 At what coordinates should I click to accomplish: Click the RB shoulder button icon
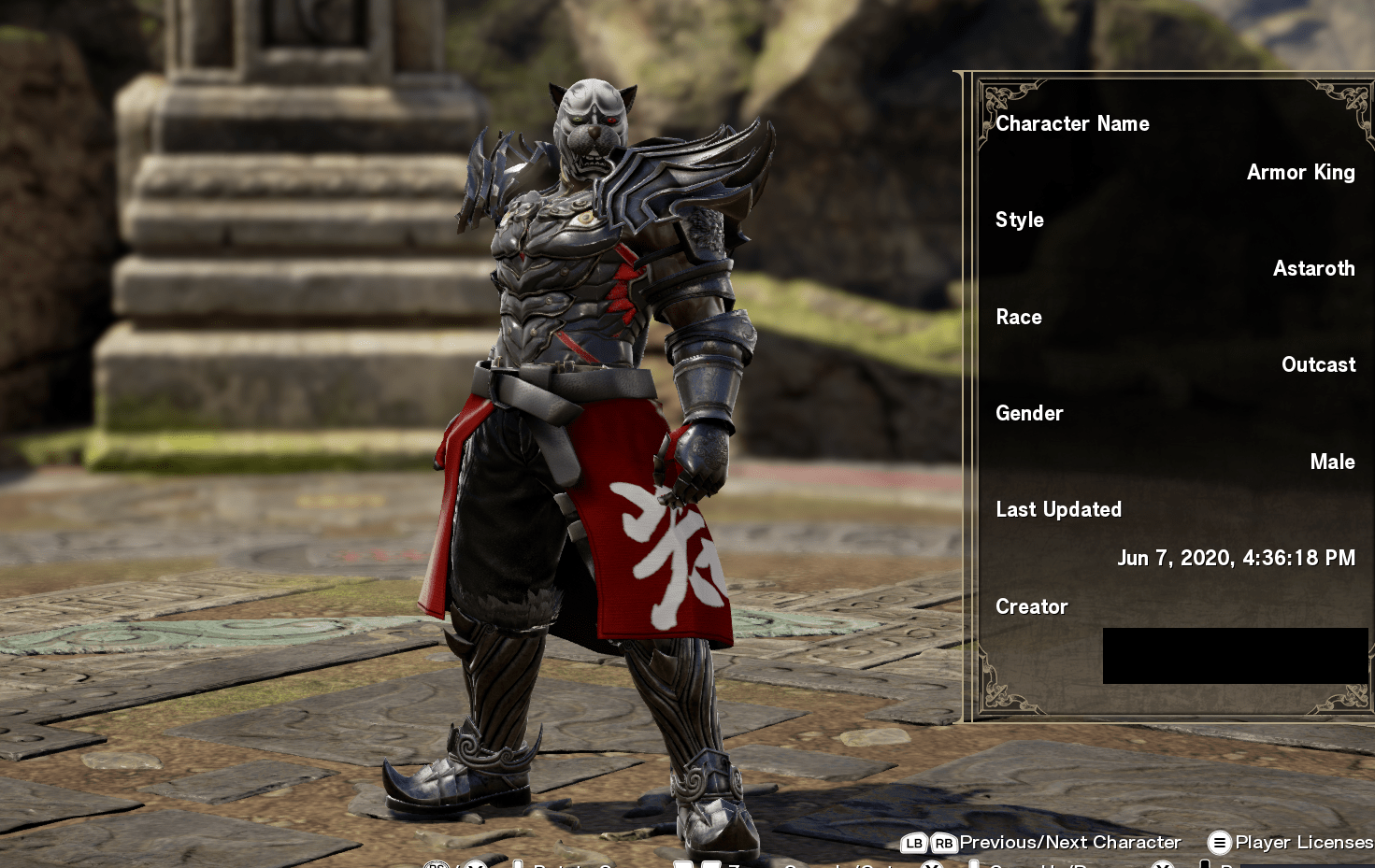(945, 843)
